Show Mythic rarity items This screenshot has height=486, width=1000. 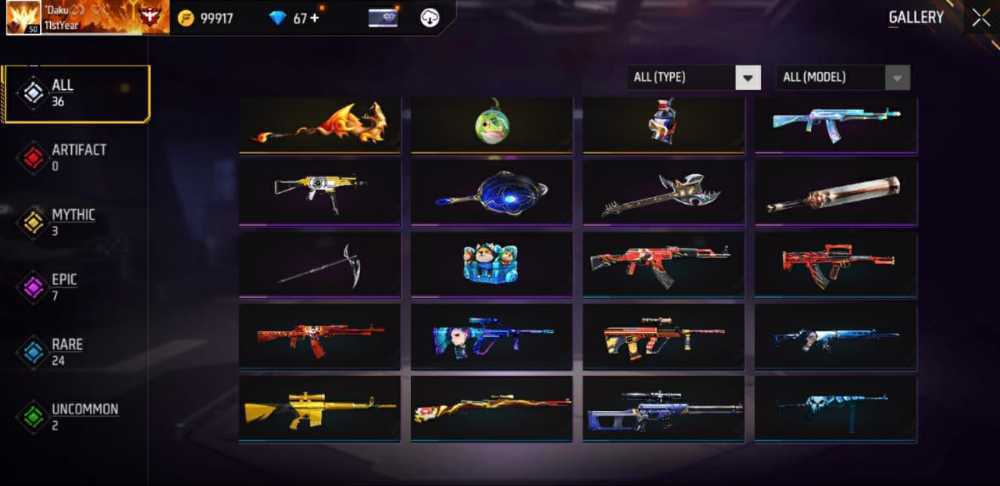75,222
